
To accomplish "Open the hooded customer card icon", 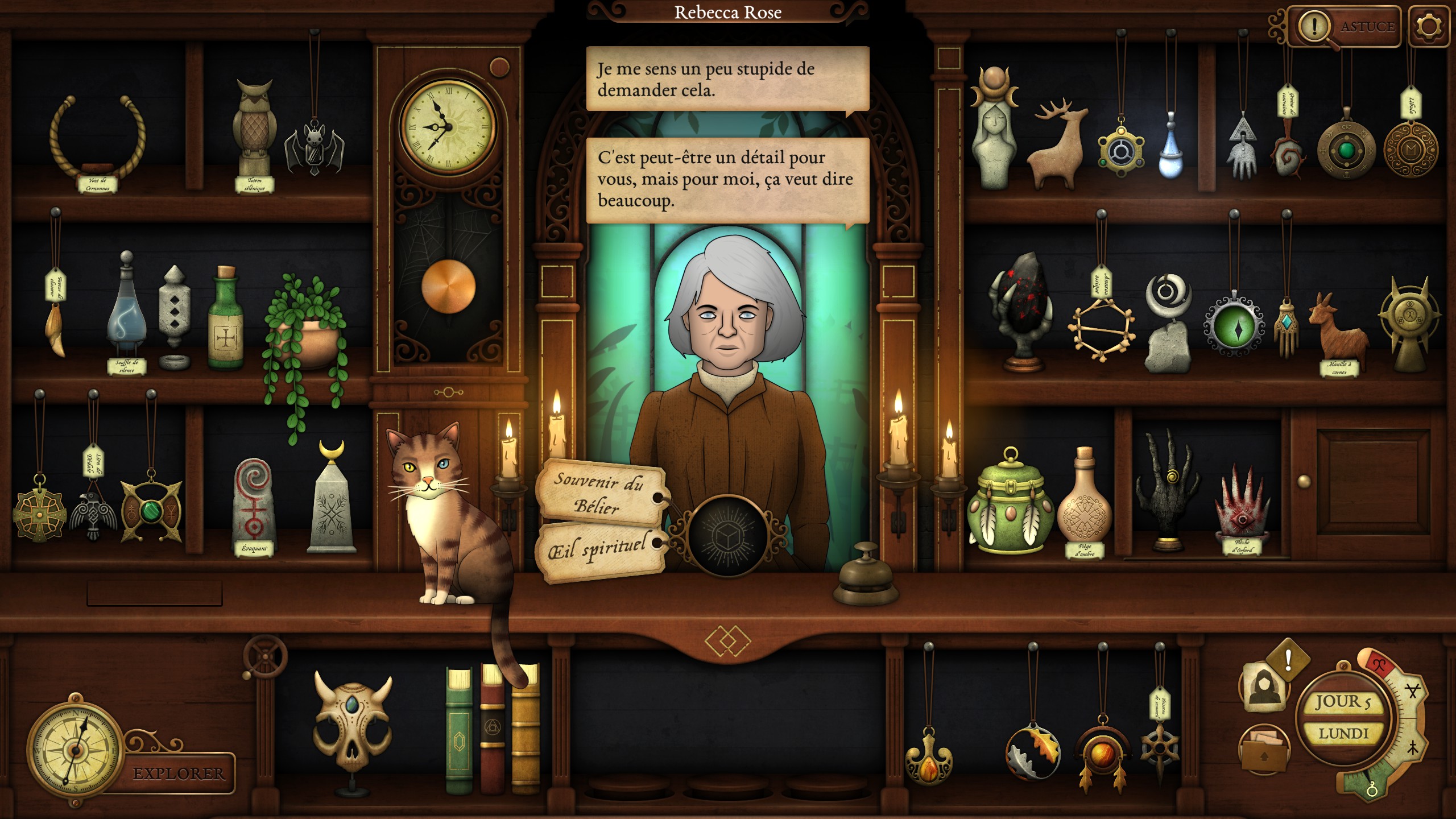I will [1264, 685].
